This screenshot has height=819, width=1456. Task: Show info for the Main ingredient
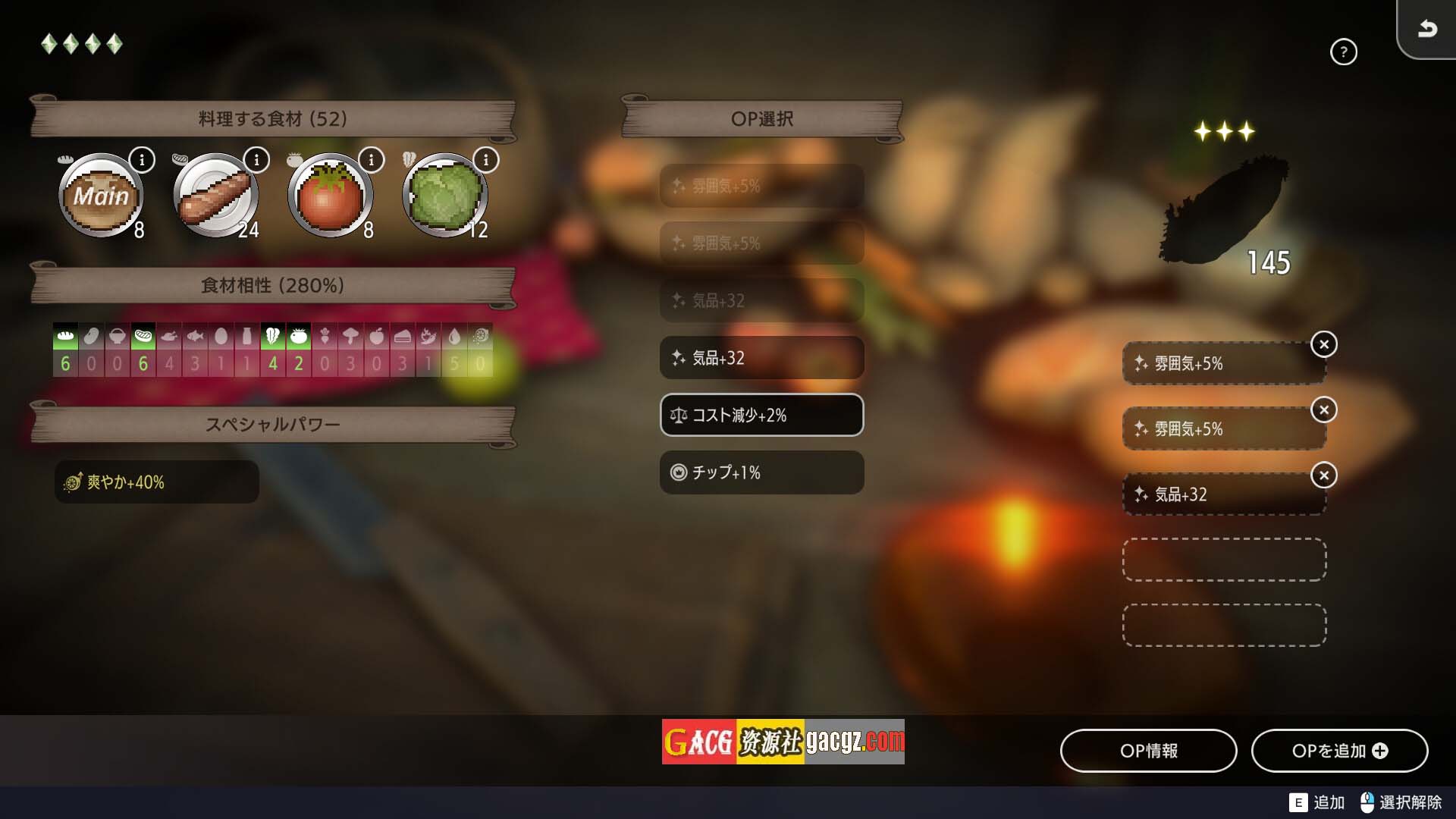click(142, 160)
